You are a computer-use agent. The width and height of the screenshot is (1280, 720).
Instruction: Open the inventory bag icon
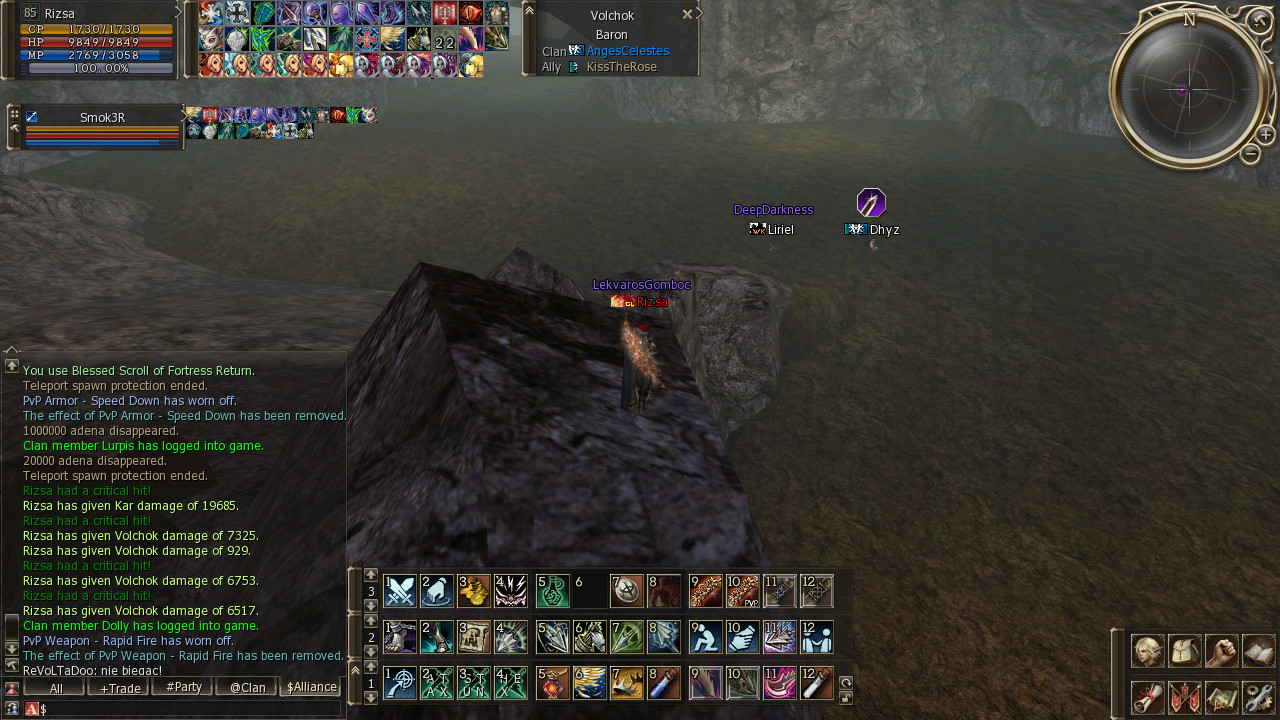pos(1184,651)
